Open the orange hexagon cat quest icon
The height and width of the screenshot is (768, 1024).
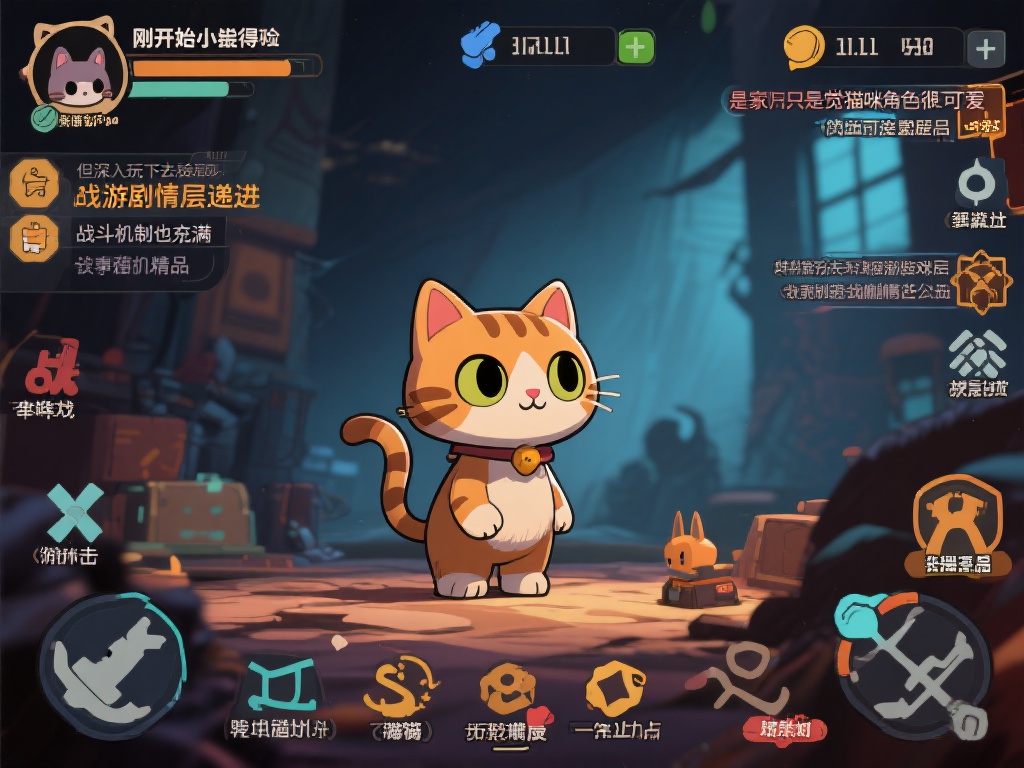[x=33, y=184]
